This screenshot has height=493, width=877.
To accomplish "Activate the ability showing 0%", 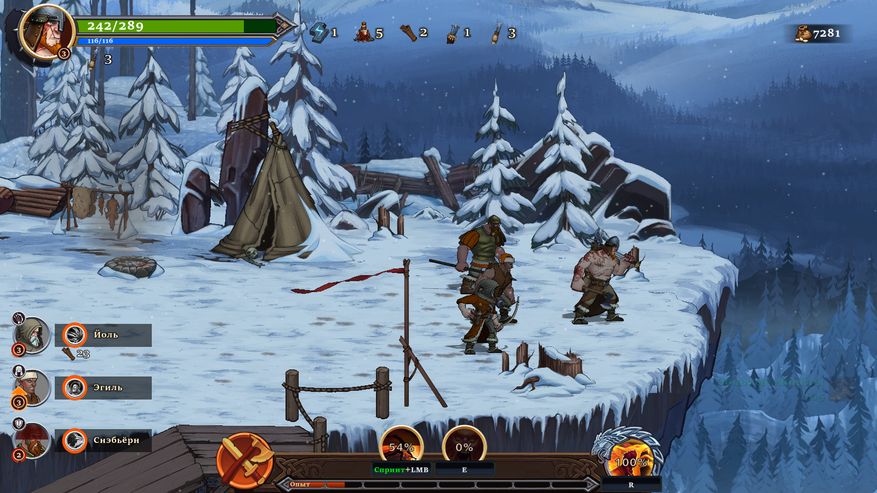I will (x=464, y=446).
